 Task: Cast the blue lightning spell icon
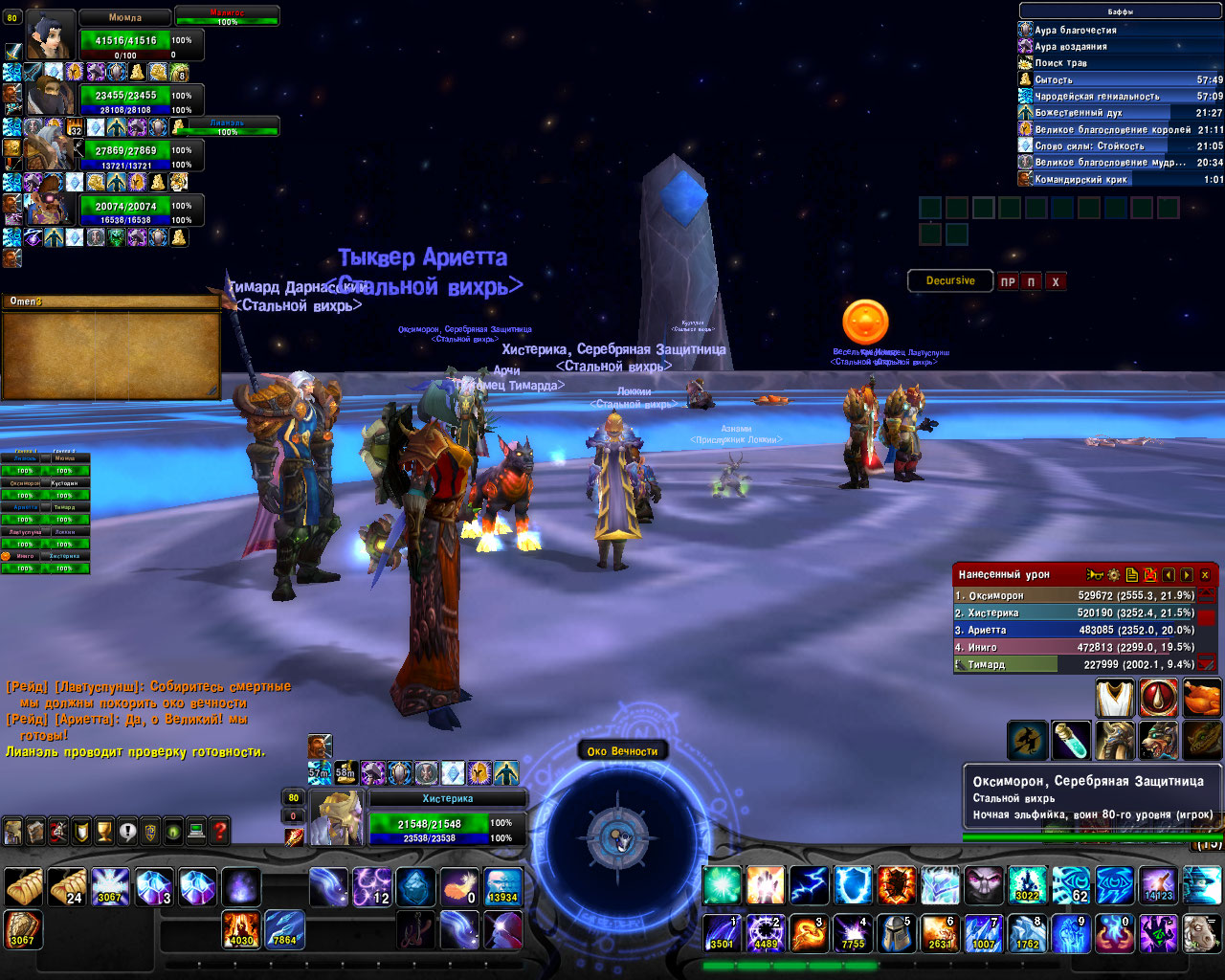[x=810, y=886]
